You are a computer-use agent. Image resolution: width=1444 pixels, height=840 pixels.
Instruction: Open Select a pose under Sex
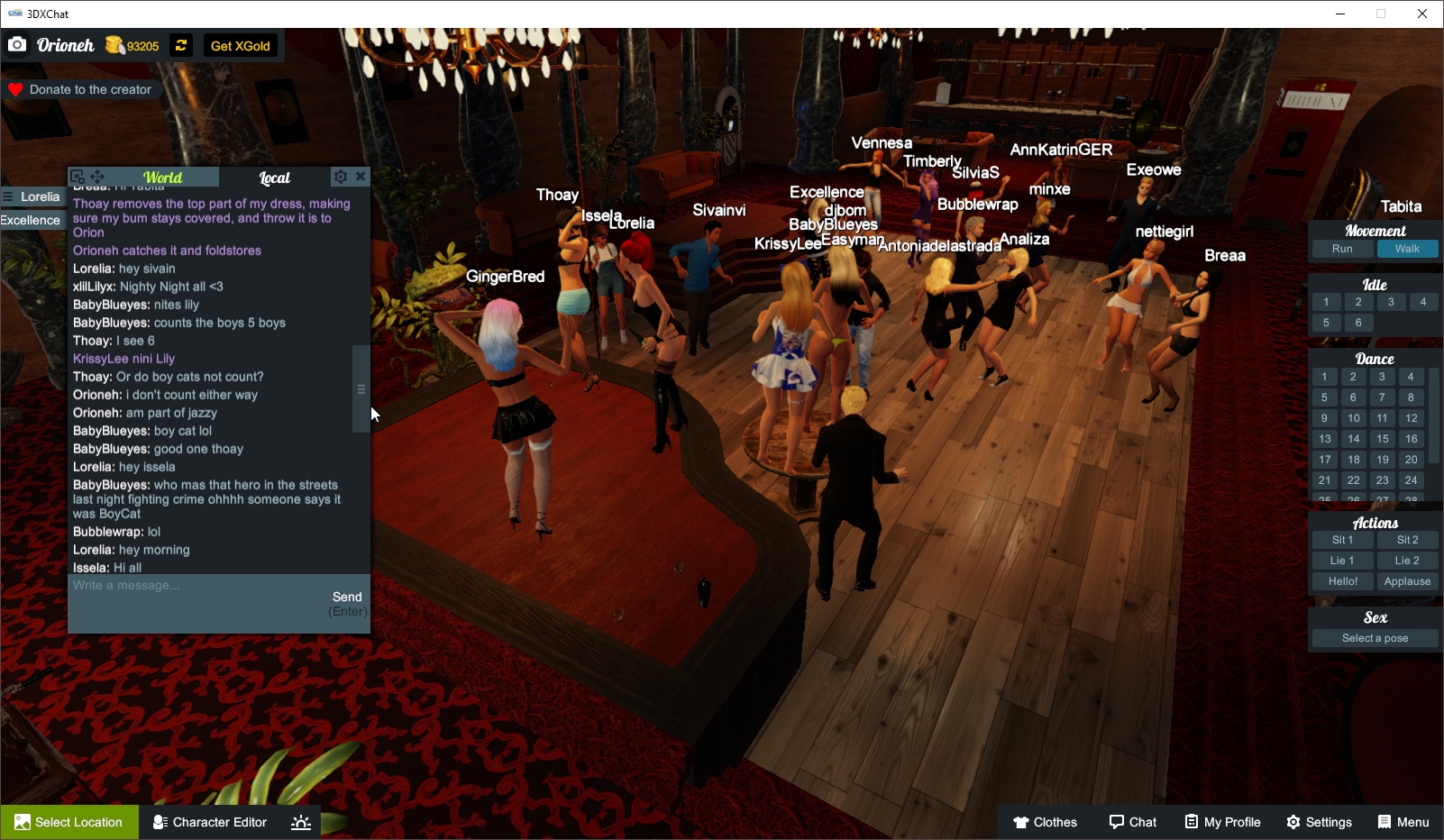tap(1374, 637)
